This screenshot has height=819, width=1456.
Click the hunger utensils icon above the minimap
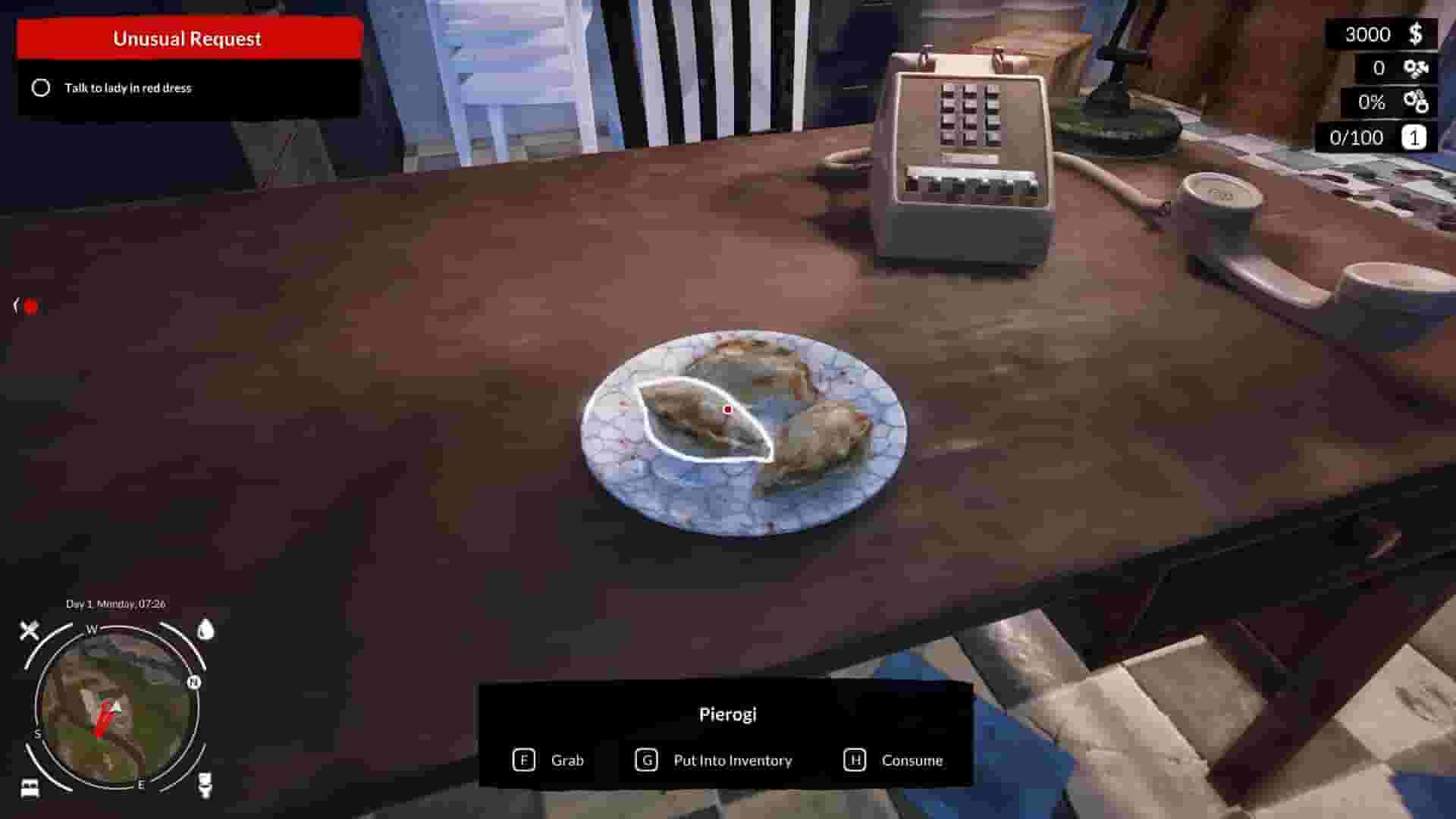[x=28, y=630]
